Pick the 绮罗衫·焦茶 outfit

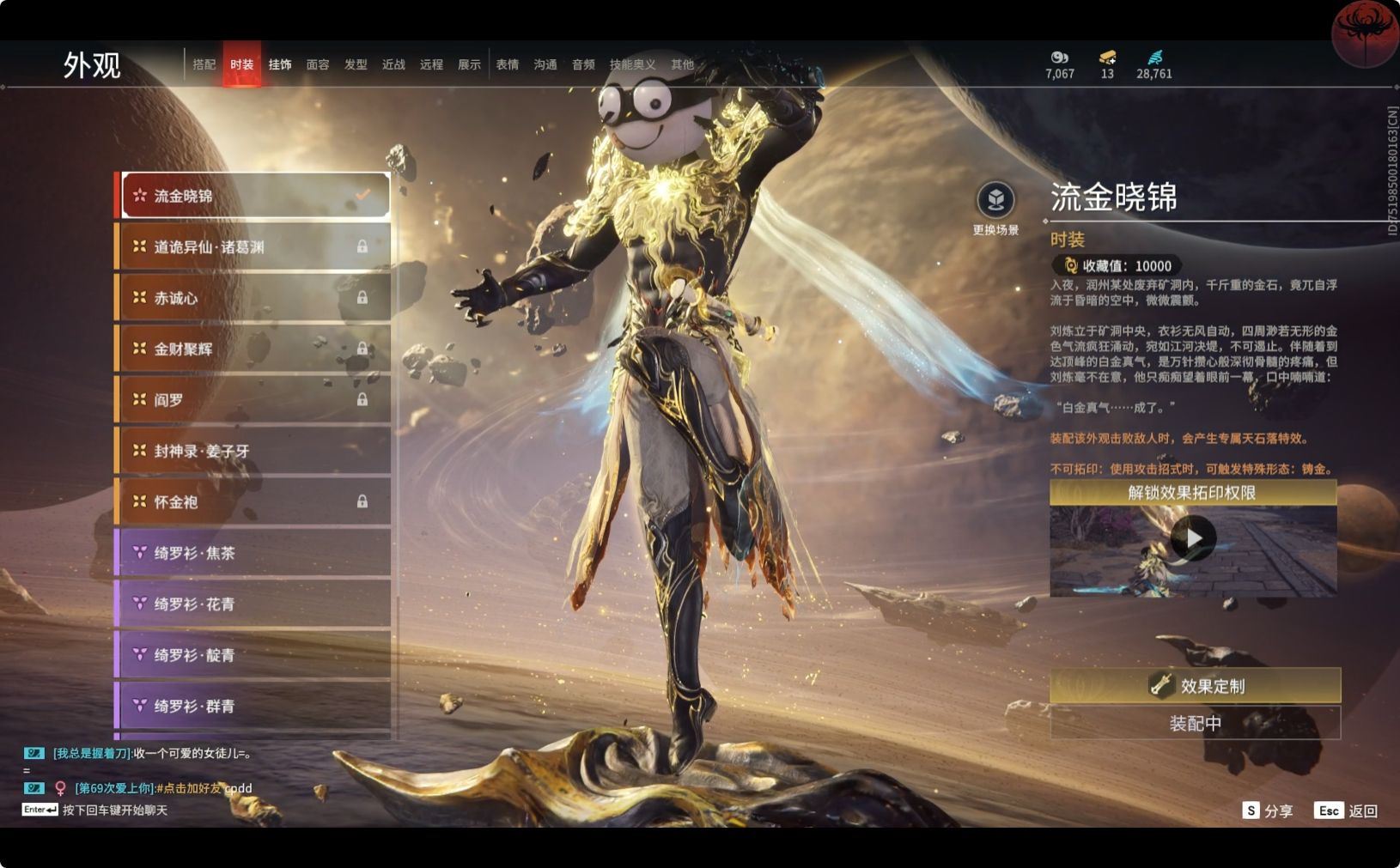(x=255, y=553)
